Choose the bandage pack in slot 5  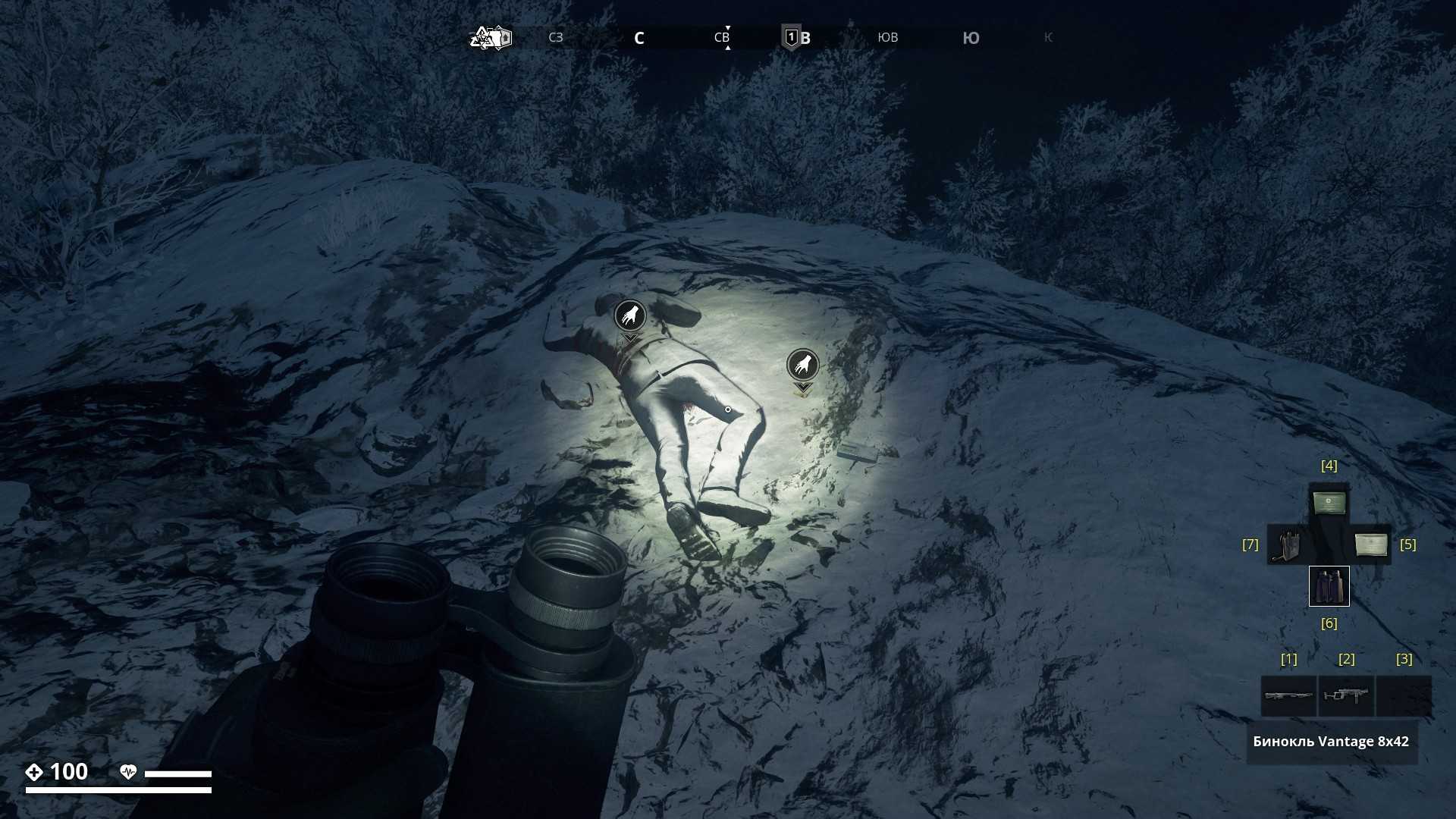pos(1370,544)
